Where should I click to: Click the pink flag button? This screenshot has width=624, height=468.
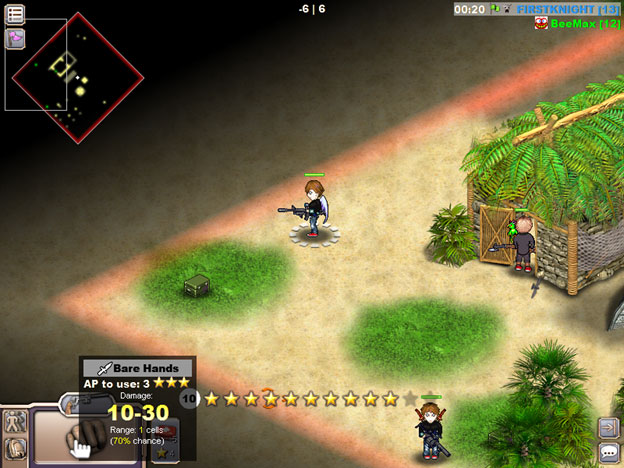[16, 38]
